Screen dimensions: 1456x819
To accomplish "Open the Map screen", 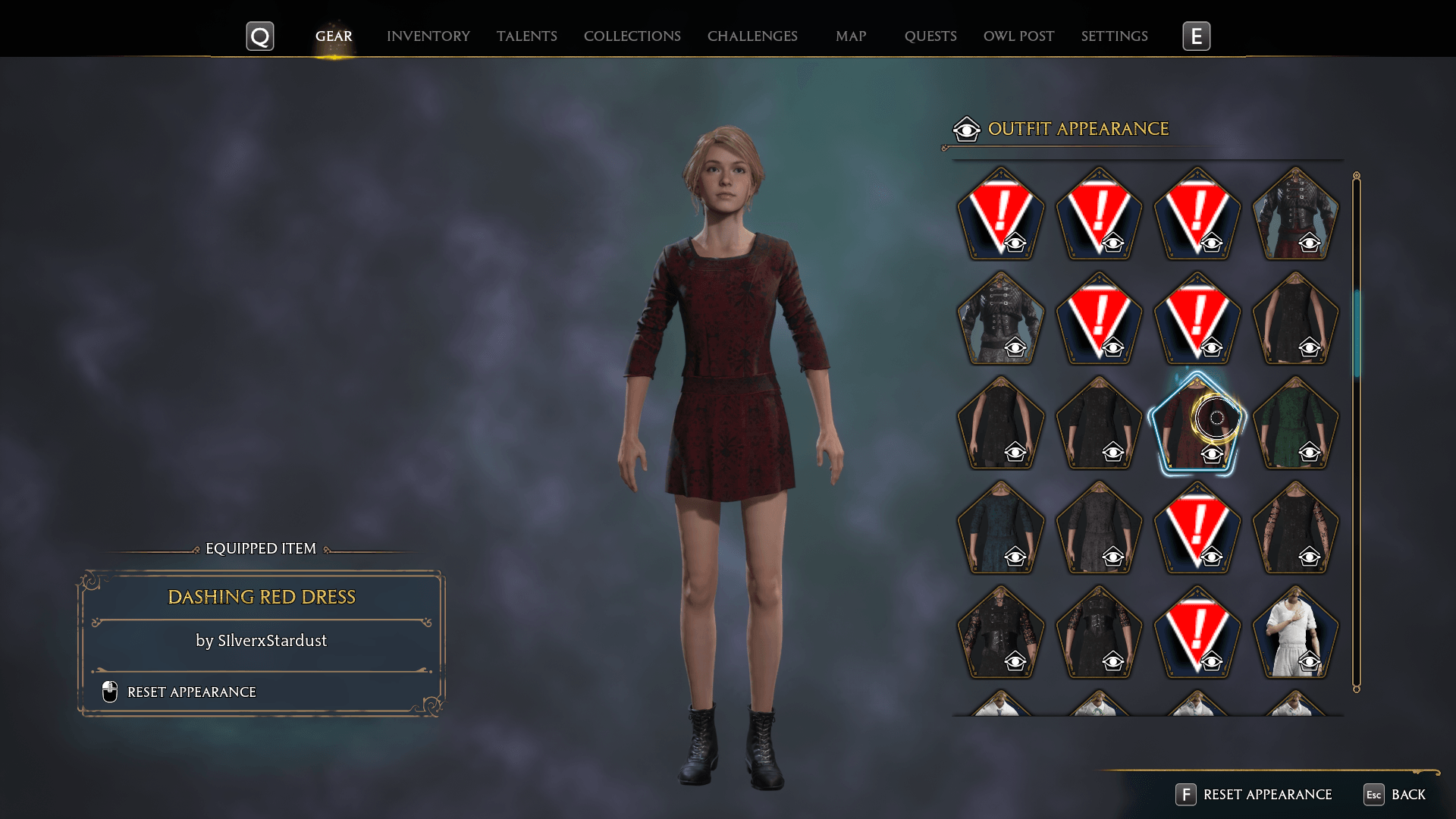I will coord(850,36).
